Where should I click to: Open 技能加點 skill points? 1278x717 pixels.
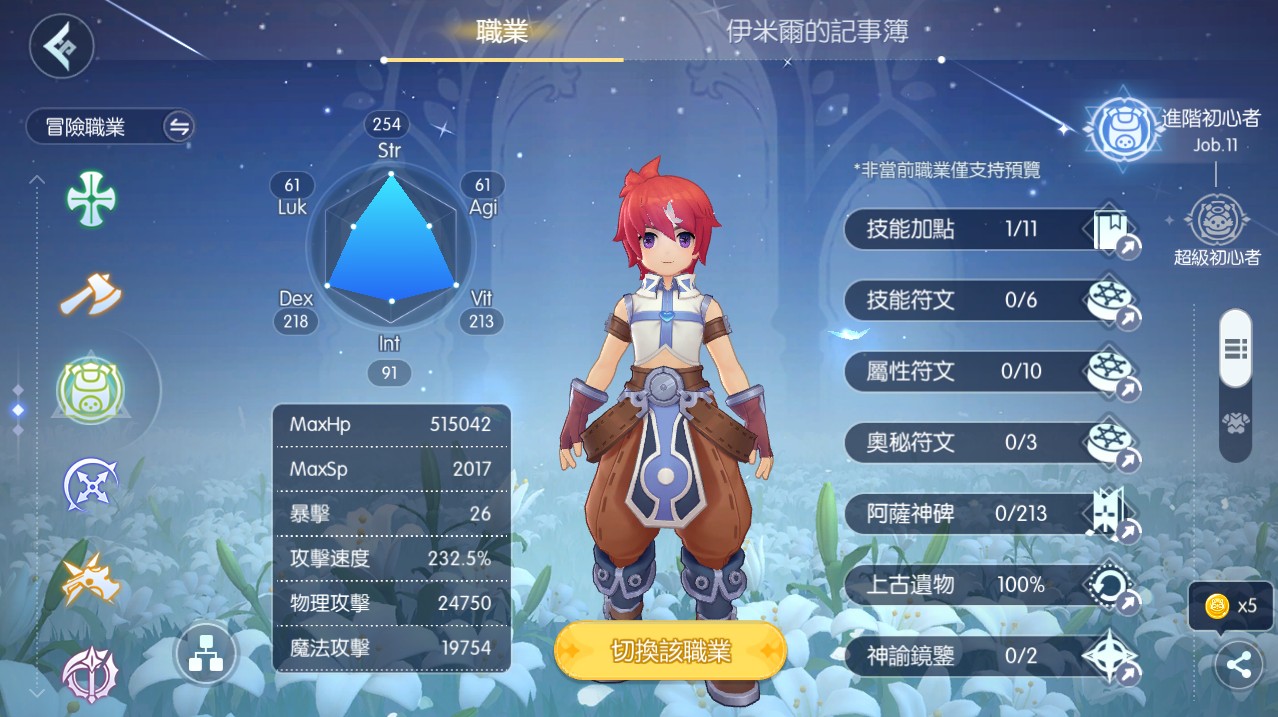point(991,230)
